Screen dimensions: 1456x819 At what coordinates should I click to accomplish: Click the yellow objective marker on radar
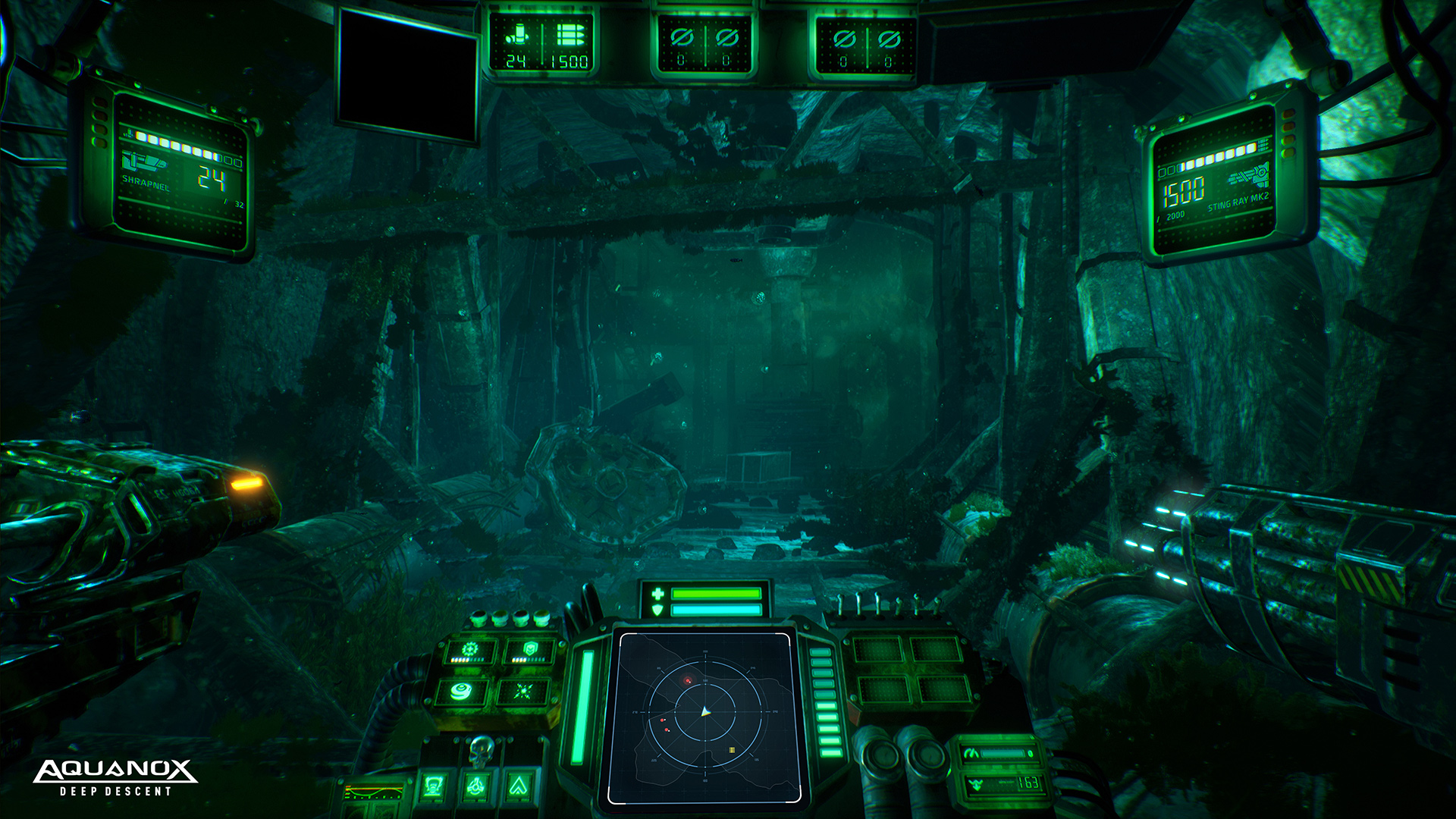click(x=732, y=750)
